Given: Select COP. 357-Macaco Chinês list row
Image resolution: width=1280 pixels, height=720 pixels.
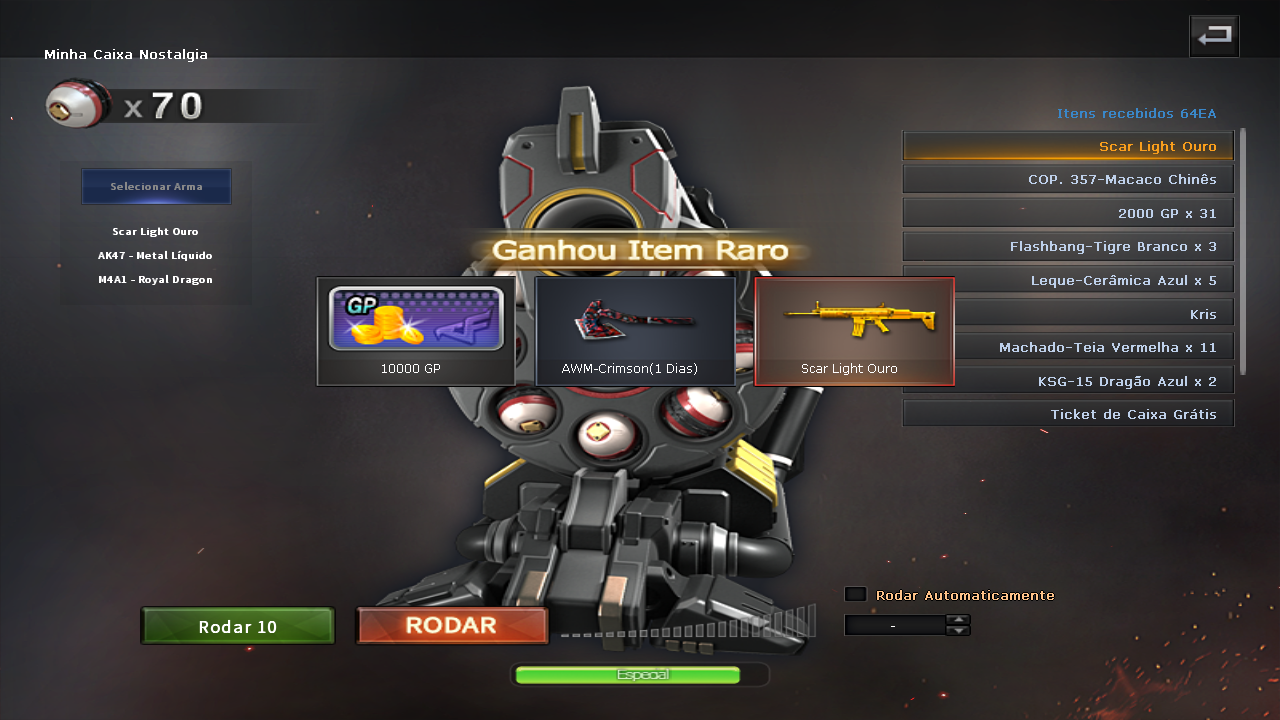Looking at the screenshot, I should [x=1068, y=180].
